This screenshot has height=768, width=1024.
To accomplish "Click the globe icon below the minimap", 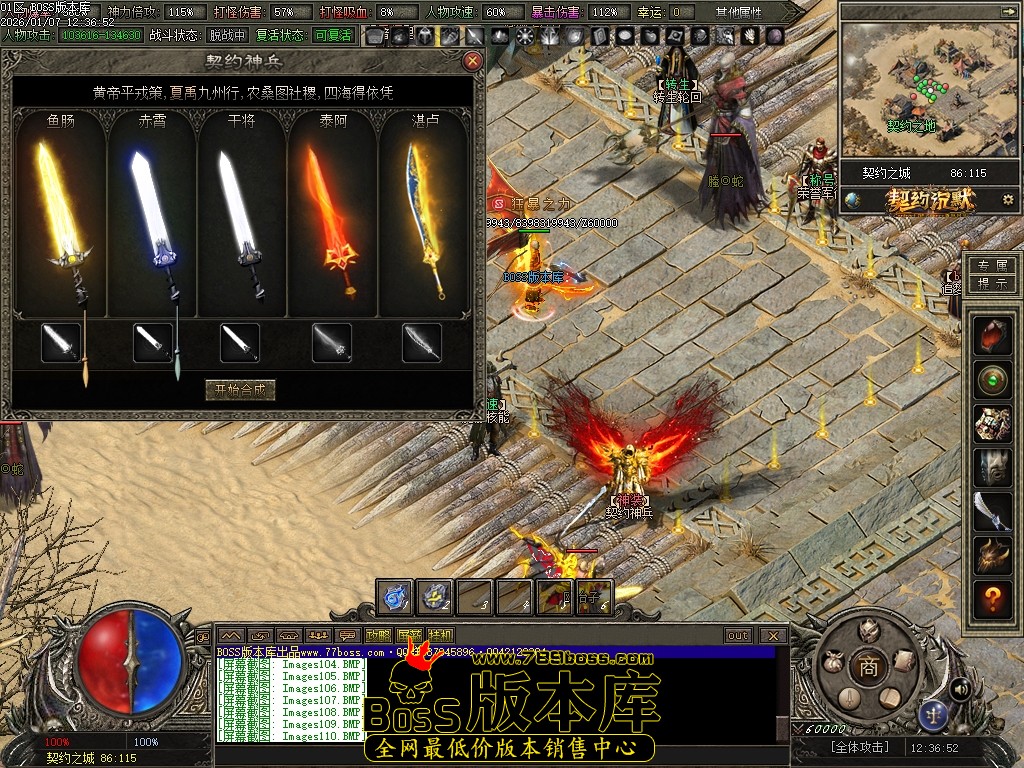I will pyautogui.click(x=852, y=200).
